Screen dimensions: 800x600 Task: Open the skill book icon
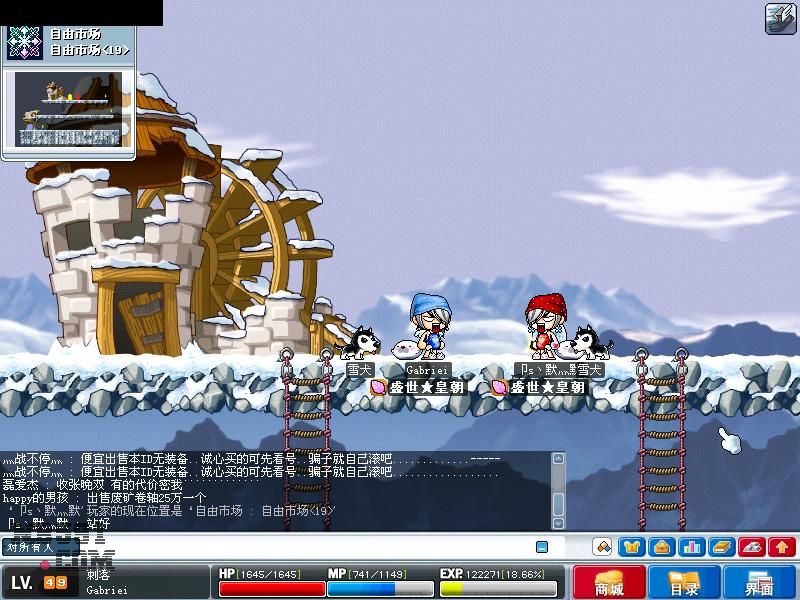[x=722, y=547]
